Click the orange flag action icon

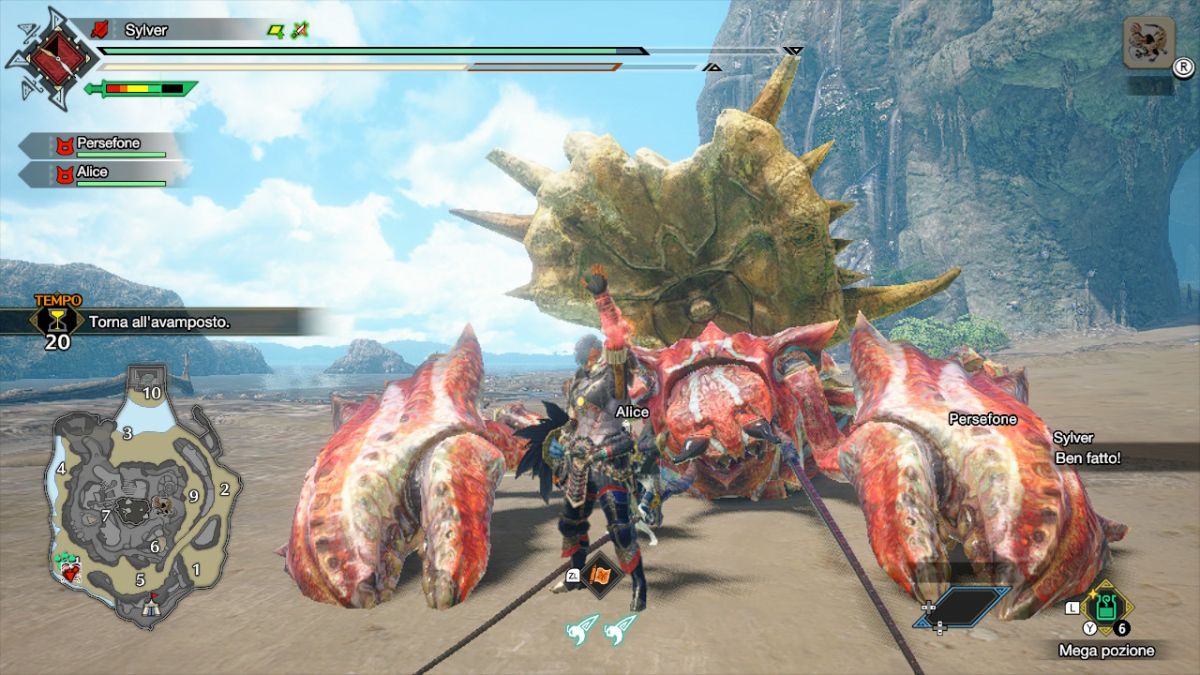click(x=601, y=575)
